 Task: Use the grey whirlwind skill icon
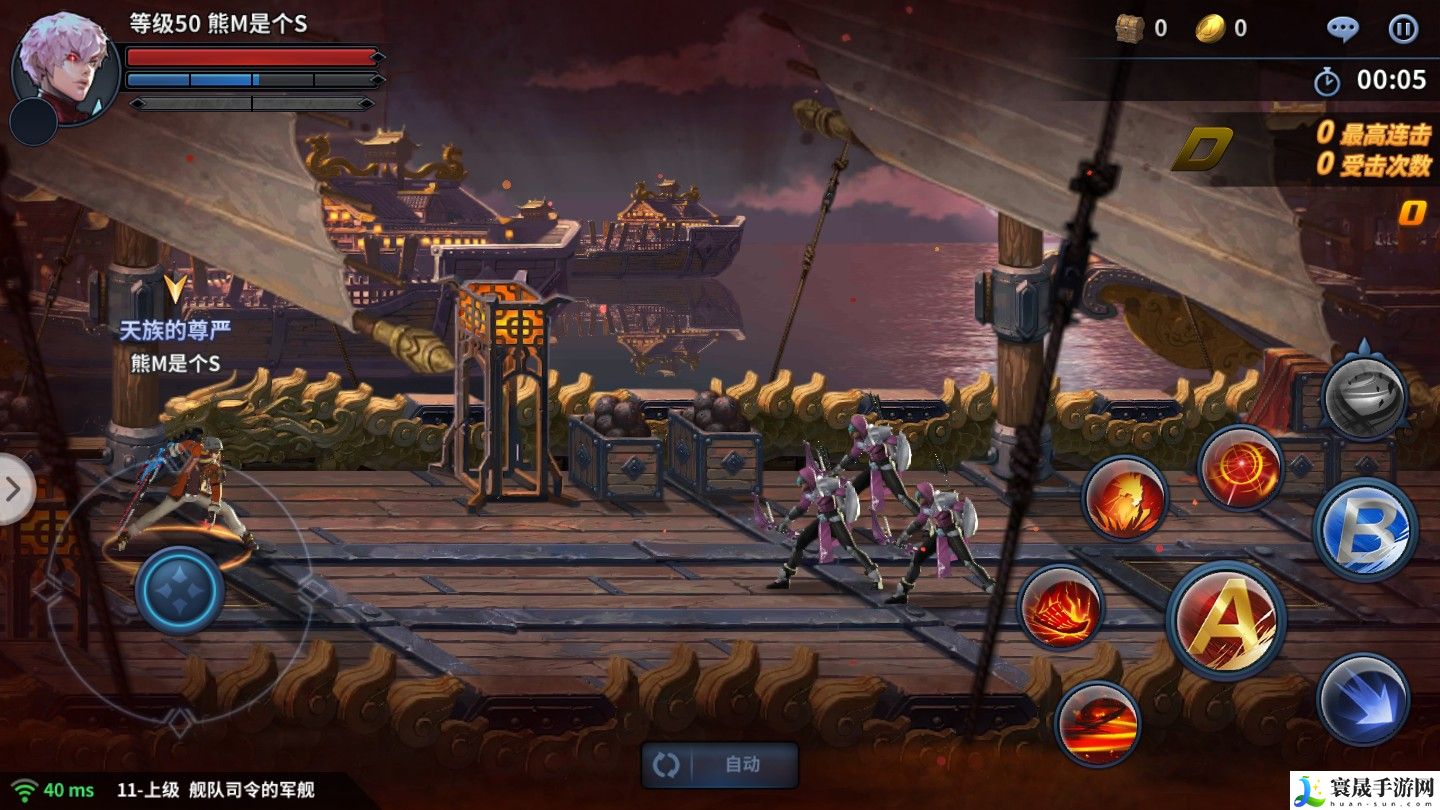(x=1364, y=397)
